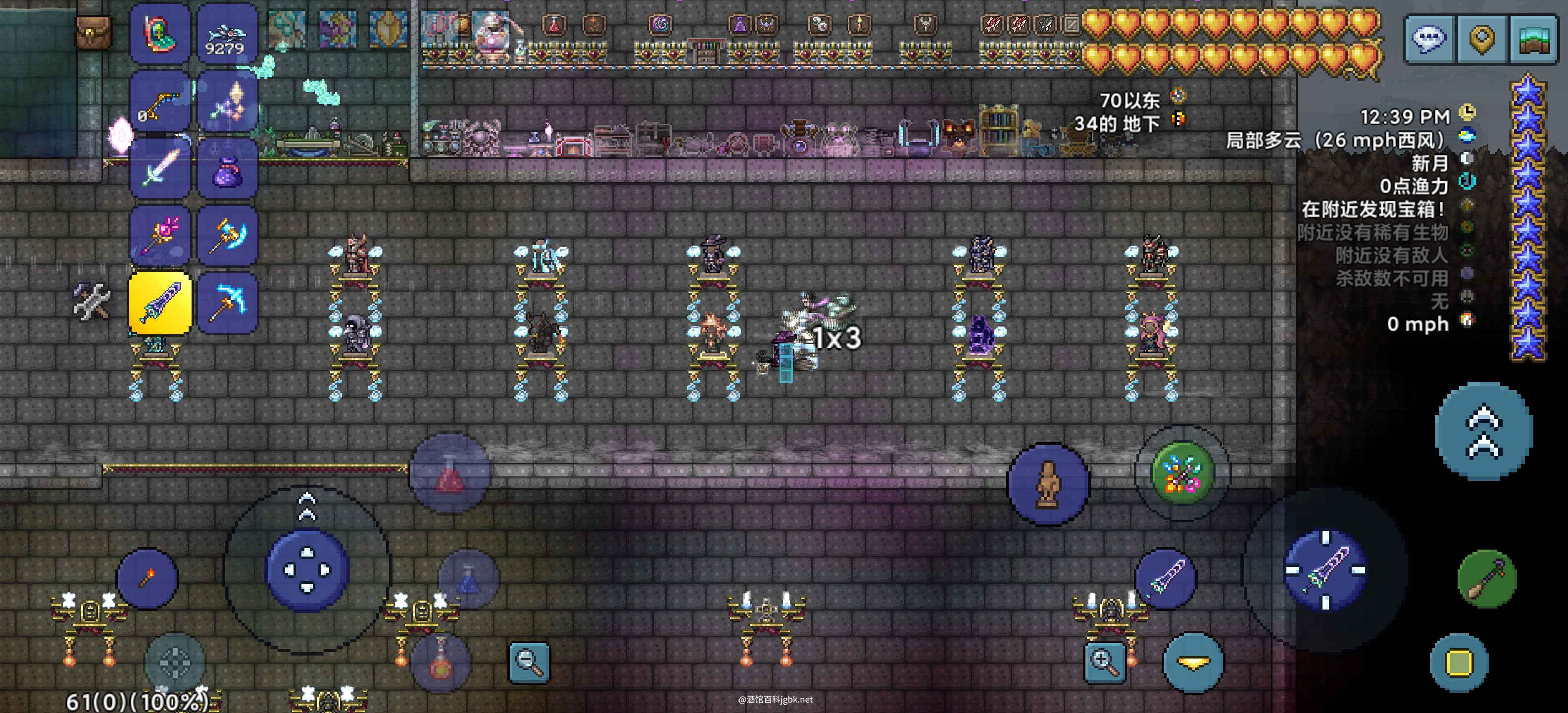Tap the torch quick-use button
This screenshot has width=1568, height=713.
point(147,578)
